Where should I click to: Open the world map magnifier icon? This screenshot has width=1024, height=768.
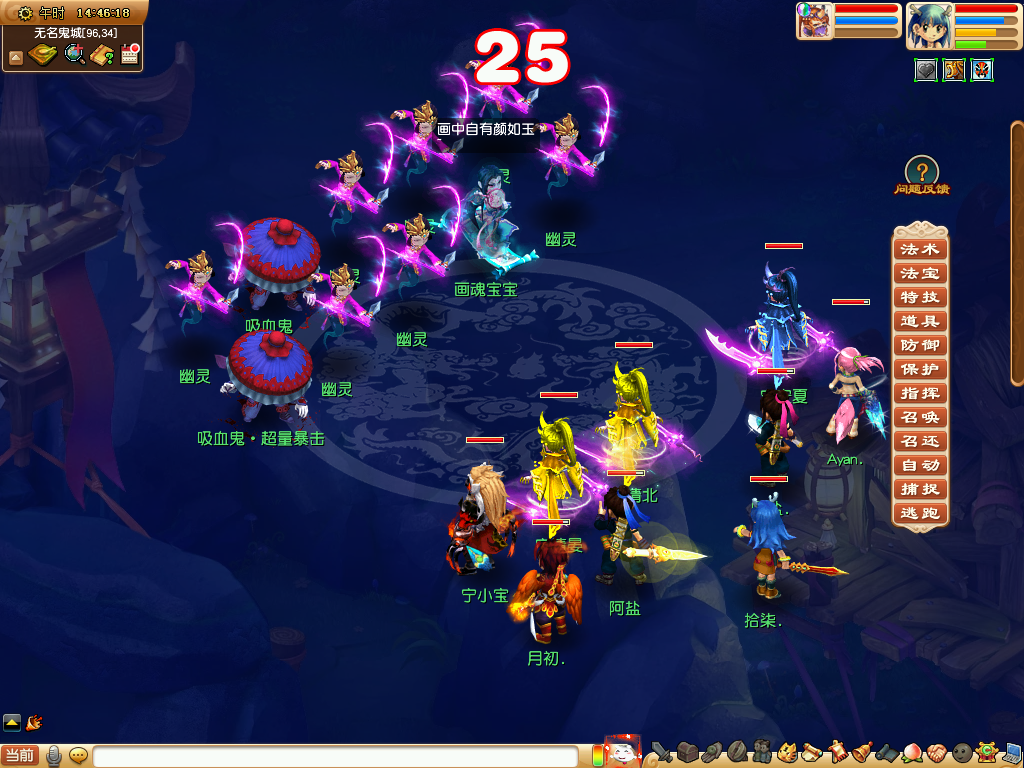coord(74,55)
